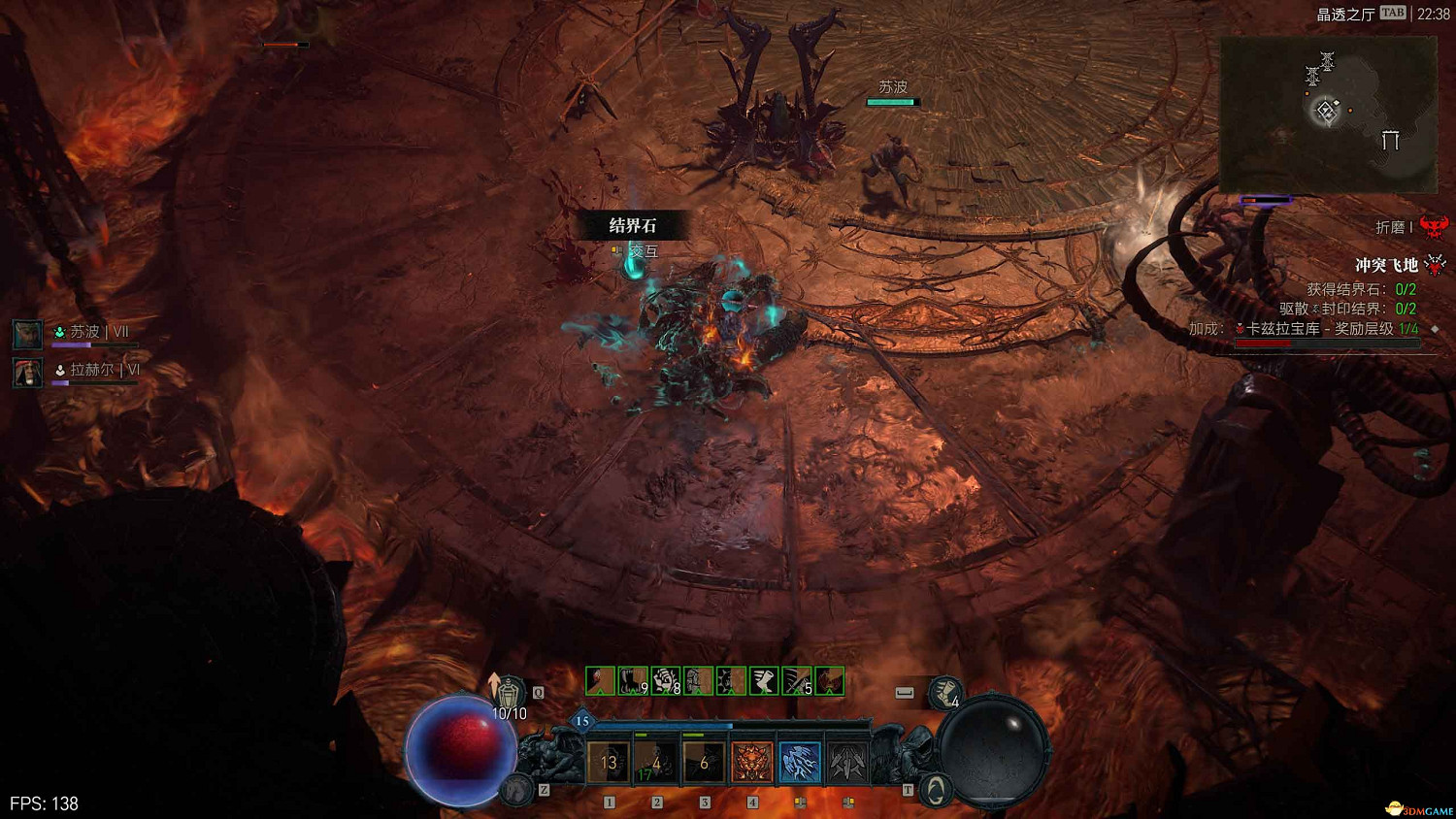Select party member 拉赫尔's portrait

(x=27, y=372)
